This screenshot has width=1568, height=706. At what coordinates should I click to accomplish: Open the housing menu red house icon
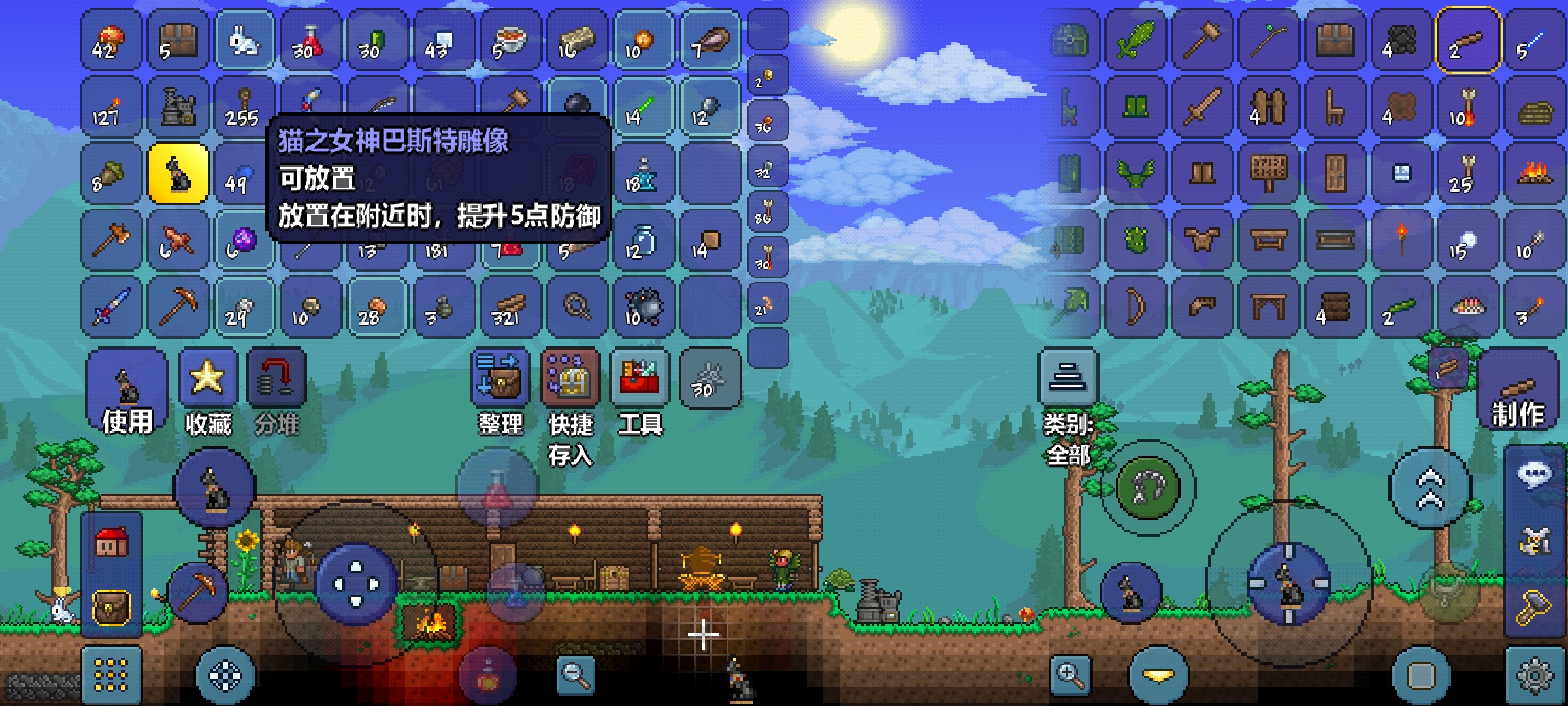[x=112, y=542]
